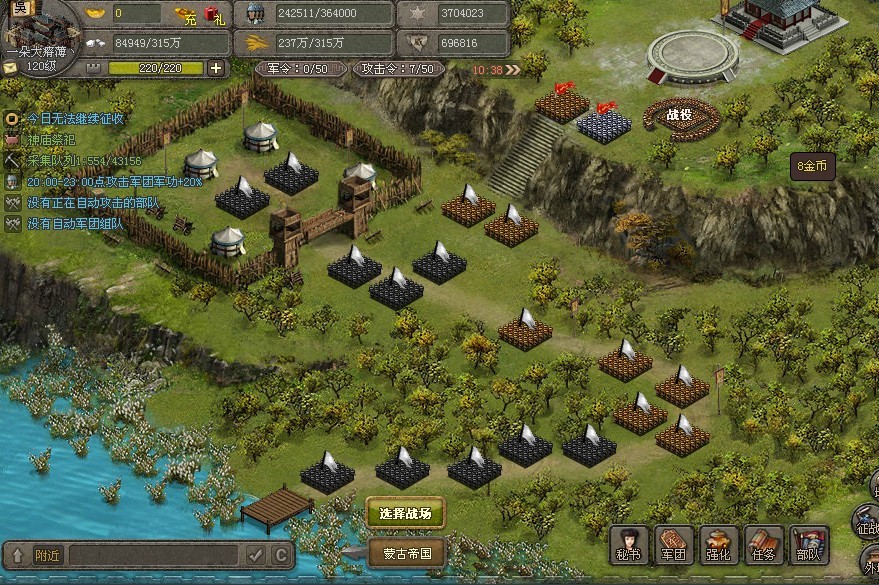Screen dimensions: 879x585
Task: Open the 强化 enhancement panel
Action: (720, 545)
